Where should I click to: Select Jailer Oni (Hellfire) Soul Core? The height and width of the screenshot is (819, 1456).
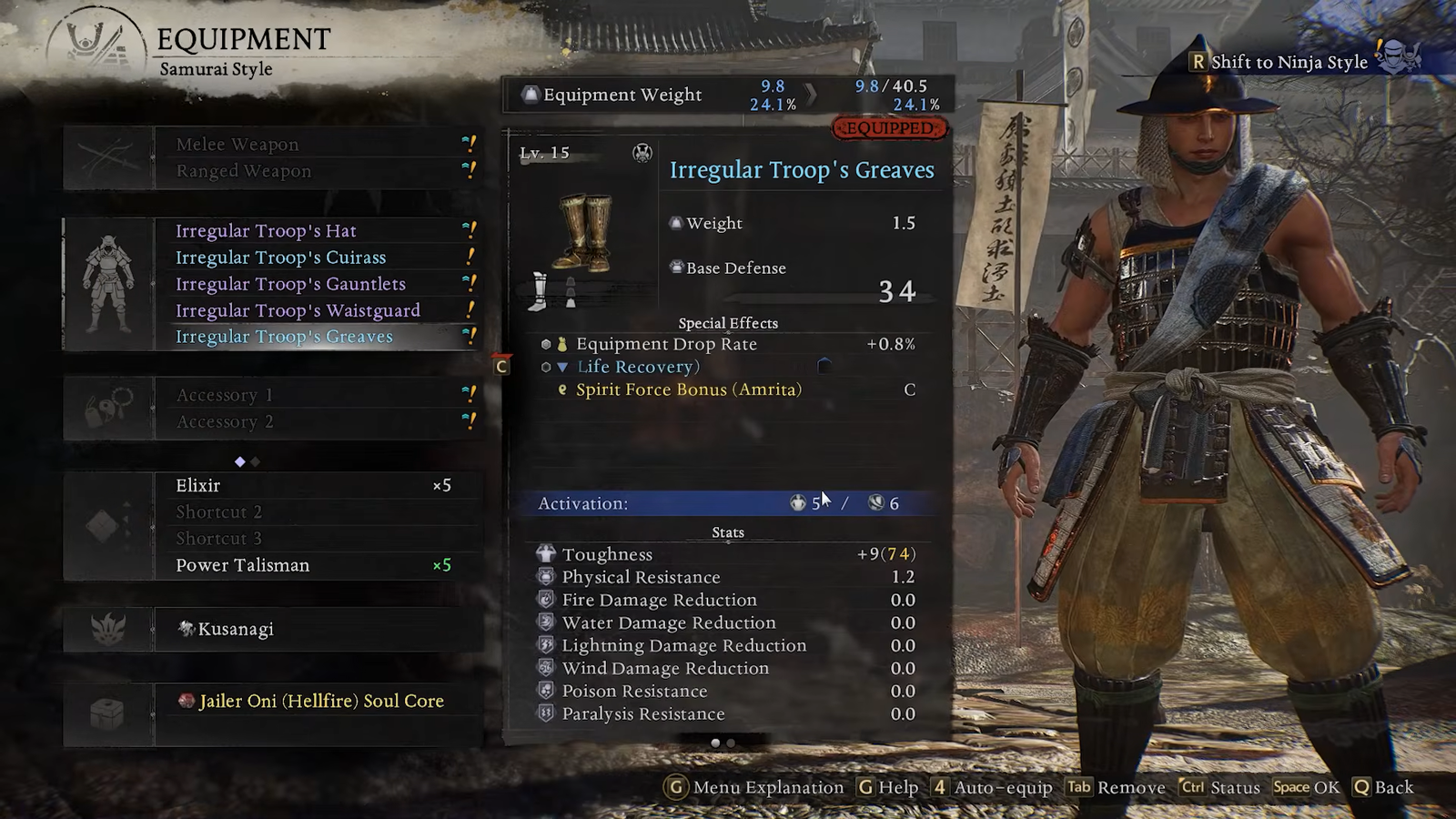[321, 701]
